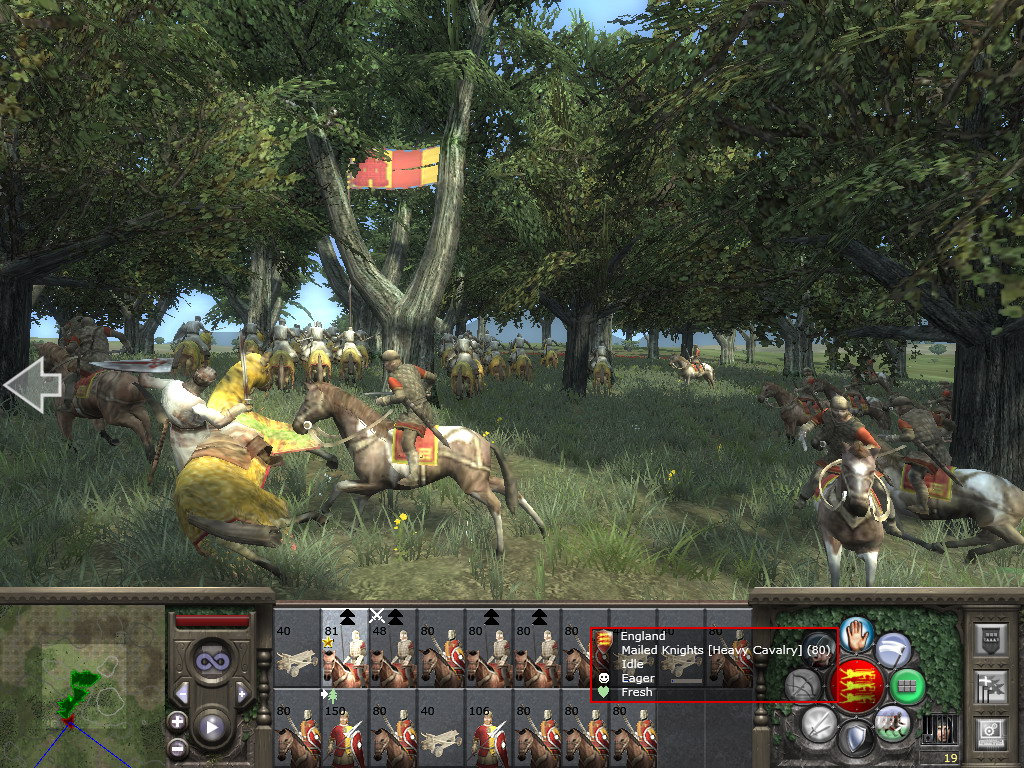
Task: Toggle the green formation grid button
Action: click(x=908, y=686)
